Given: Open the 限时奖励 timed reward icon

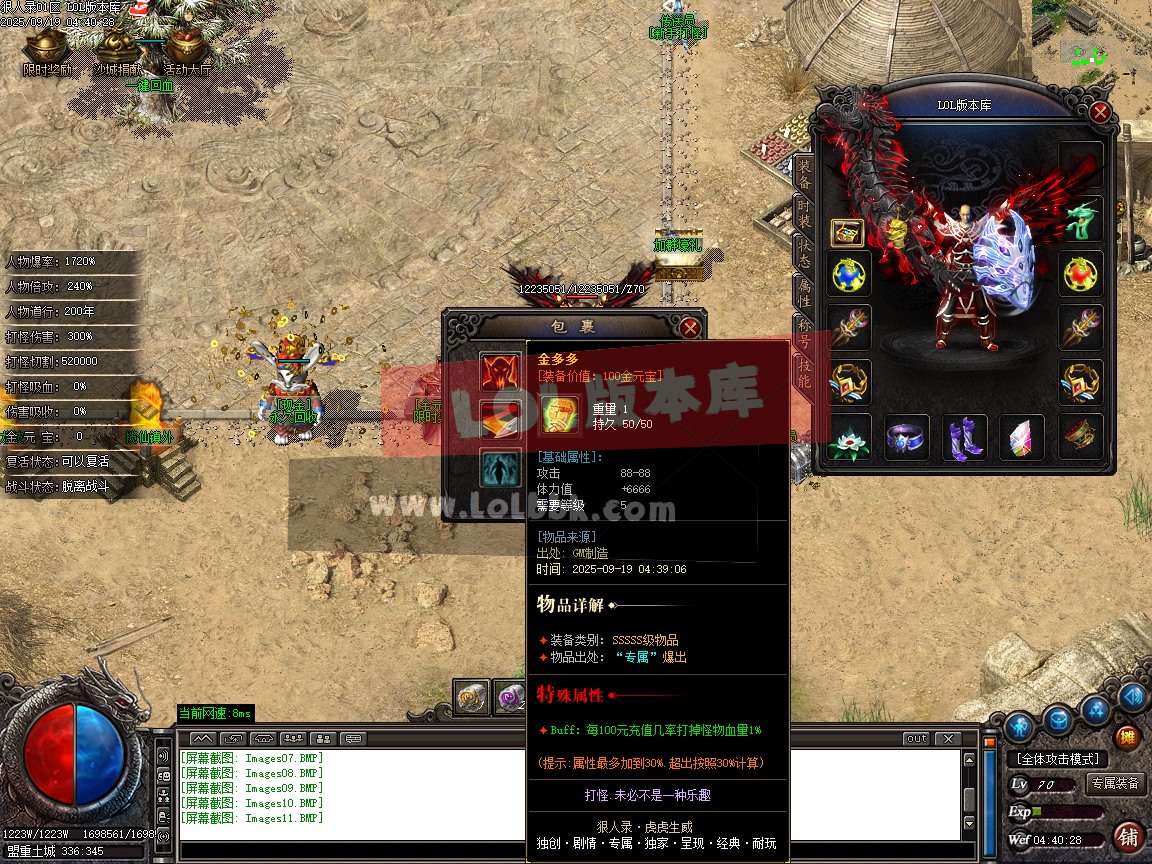Looking at the screenshot, I should click(x=47, y=50).
